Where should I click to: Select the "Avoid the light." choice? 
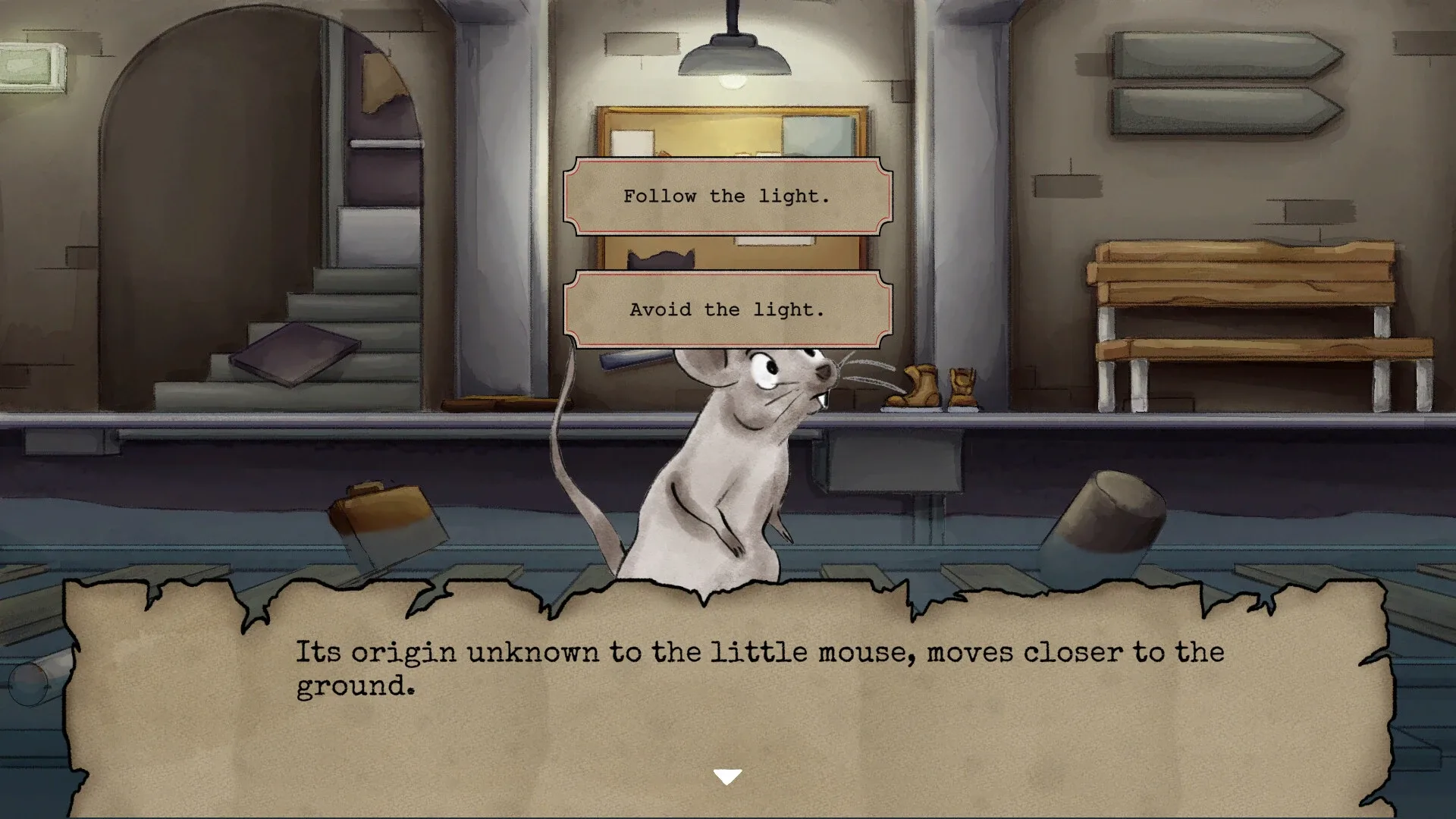point(727,309)
